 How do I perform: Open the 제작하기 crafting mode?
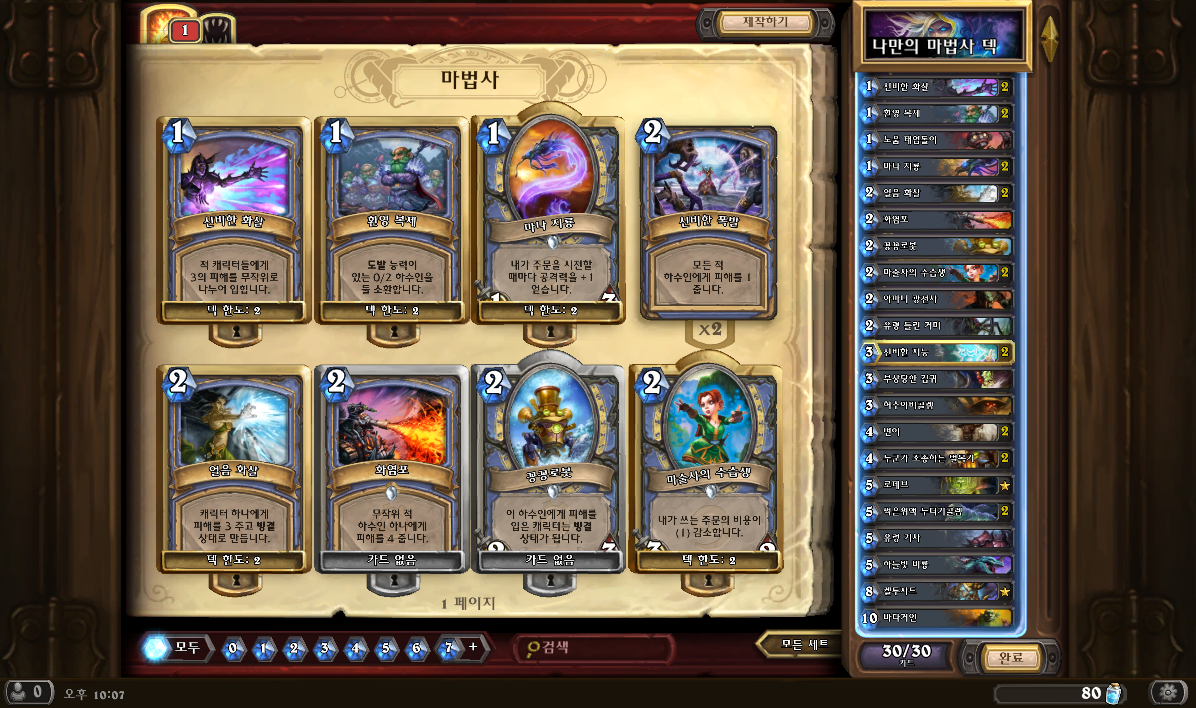pyautogui.click(x=765, y=22)
